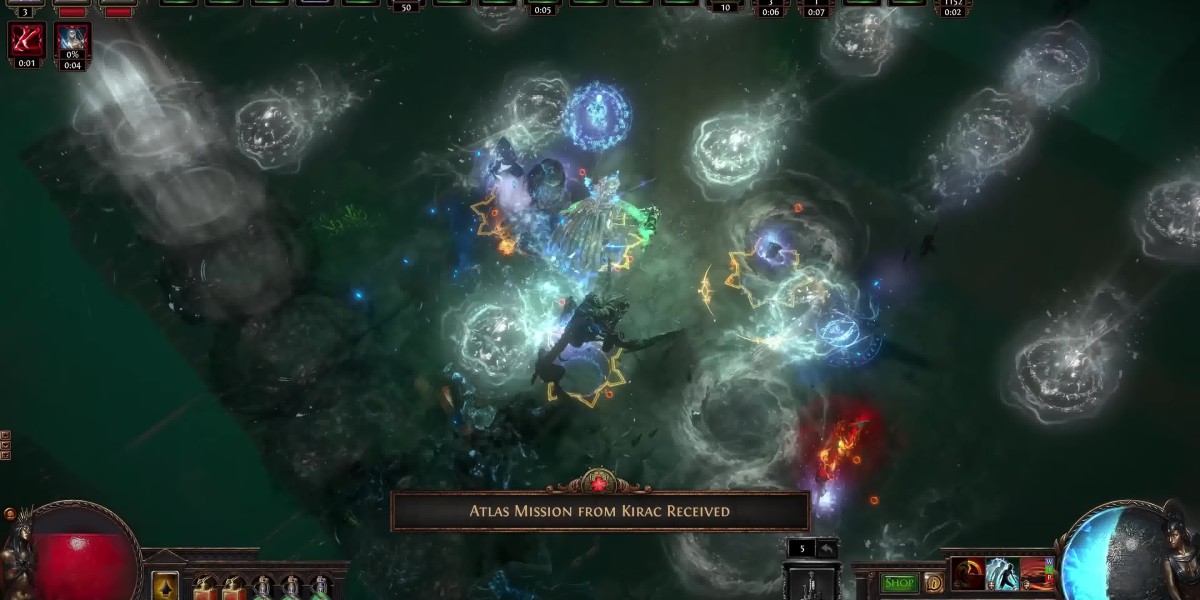Viewport: 1200px width, 600px height.
Task: Select the warrior portrait buff icon
Action: [x=72, y=40]
